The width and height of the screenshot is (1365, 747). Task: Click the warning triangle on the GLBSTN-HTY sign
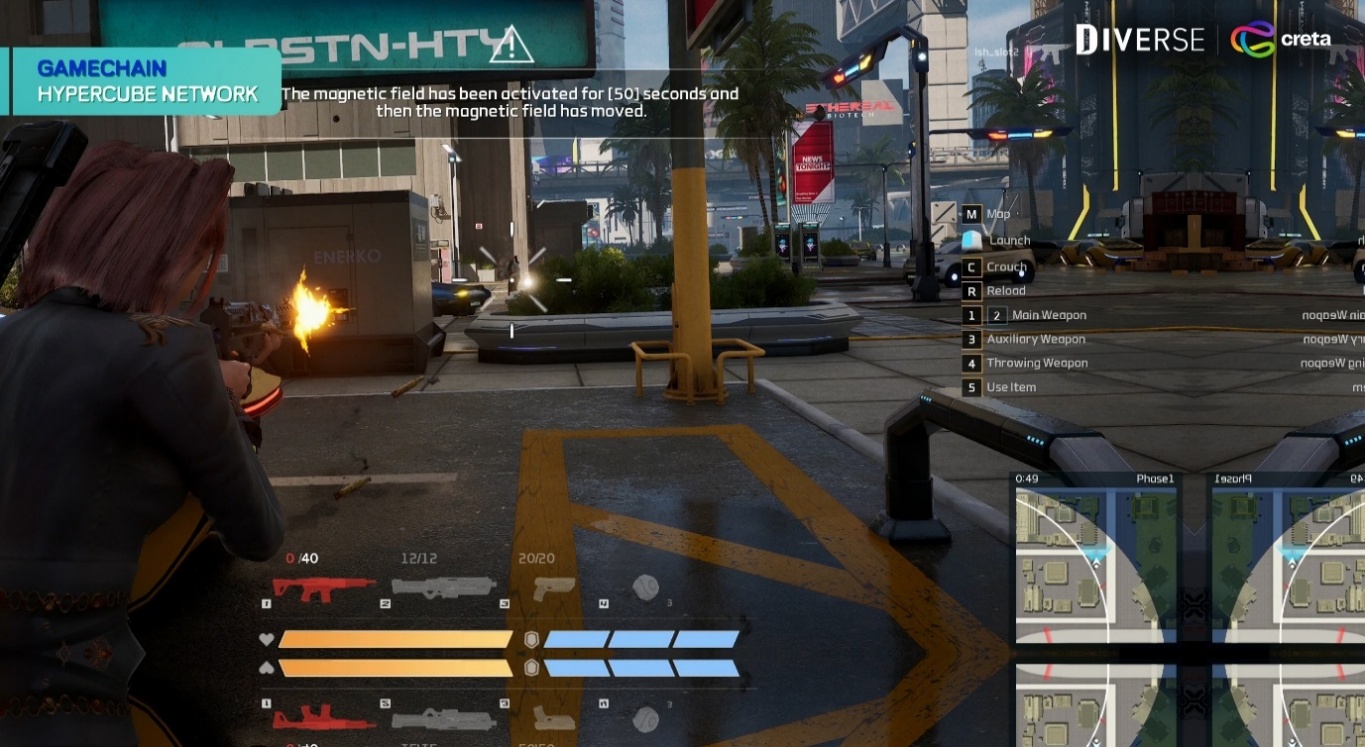pyautogui.click(x=513, y=47)
